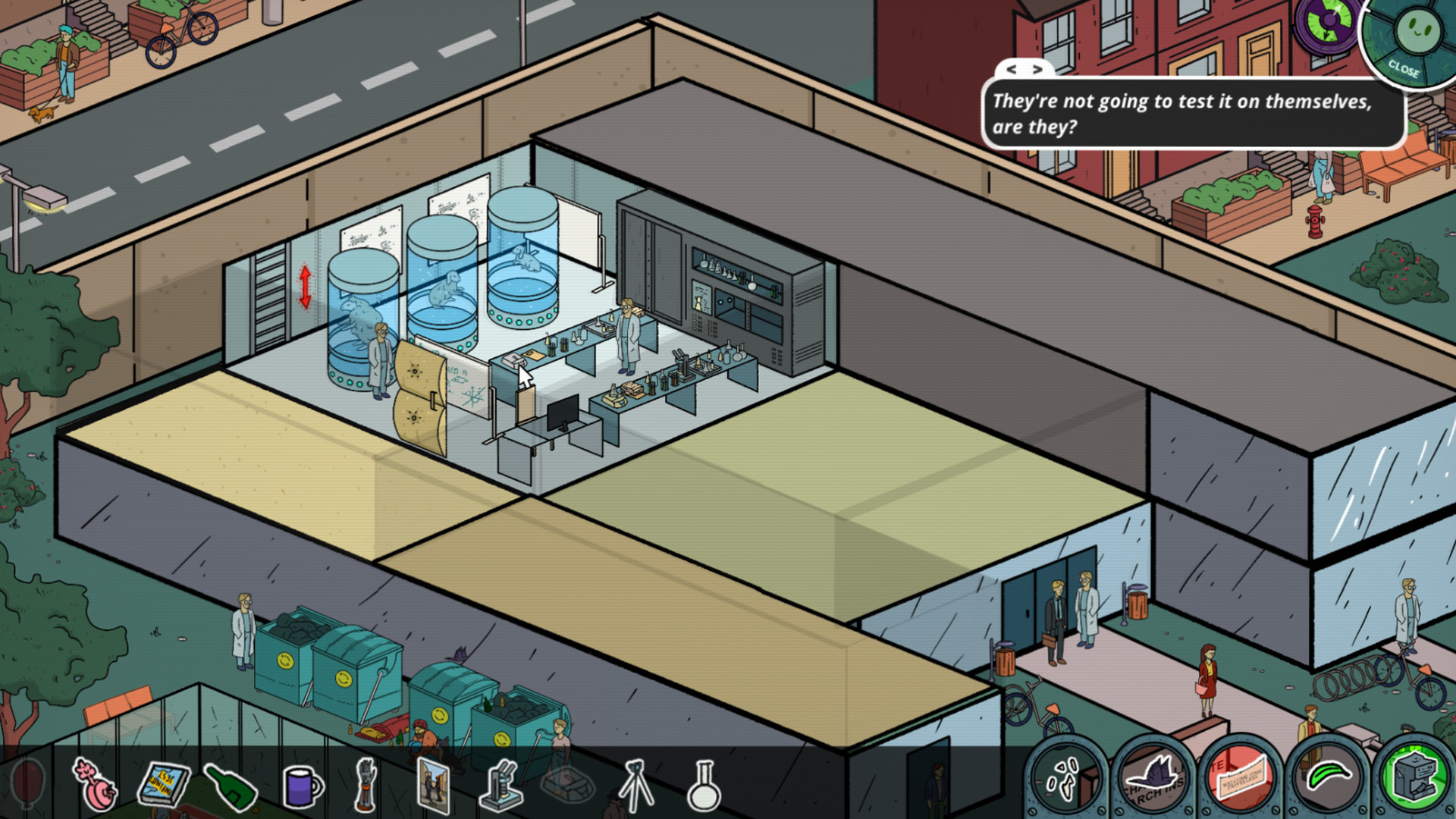Pick the blue book from the item bar

pos(164,784)
